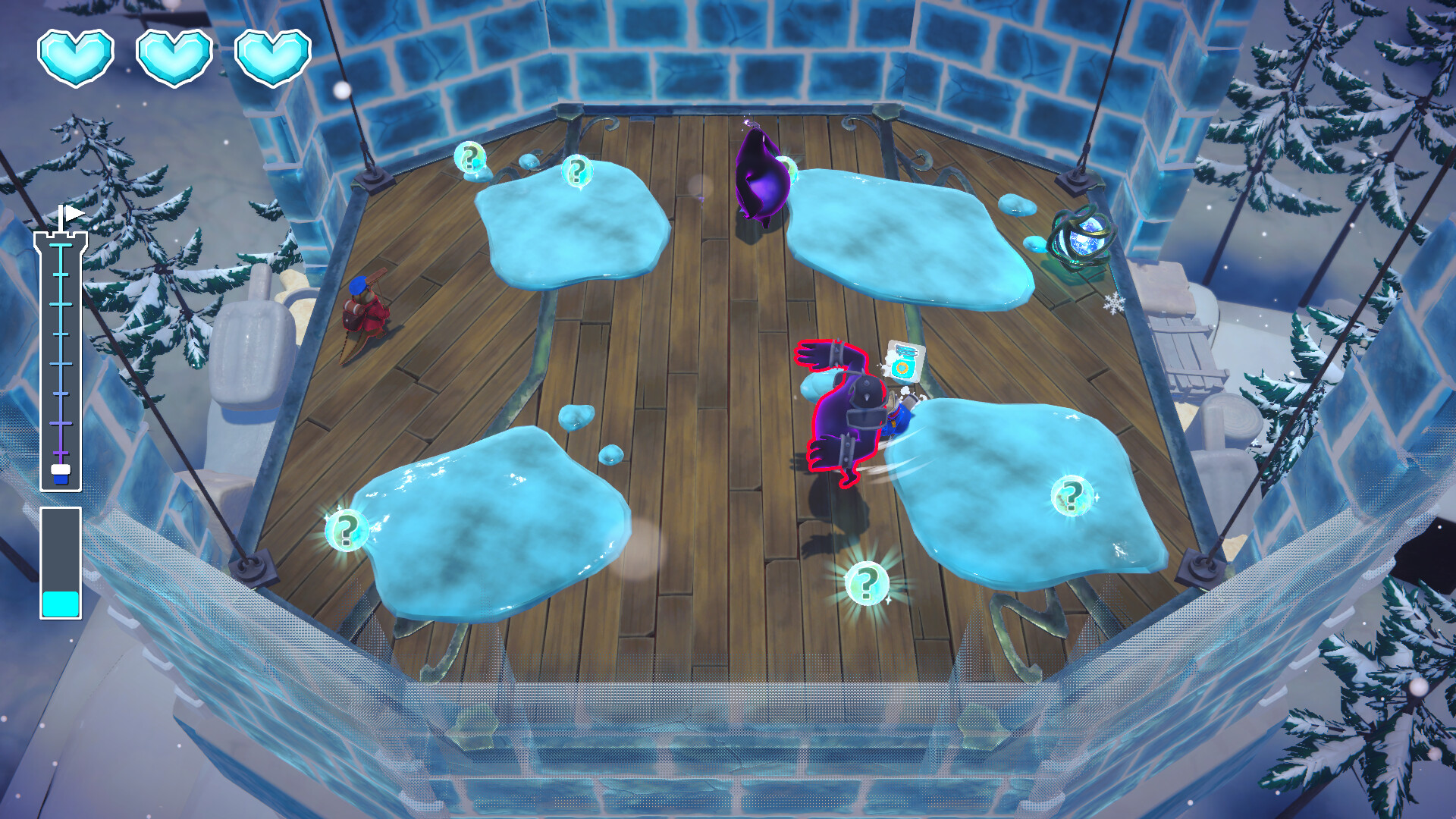The image size is (1456, 819).
Task: Click the third heart at top left
Action: click(x=273, y=55)
